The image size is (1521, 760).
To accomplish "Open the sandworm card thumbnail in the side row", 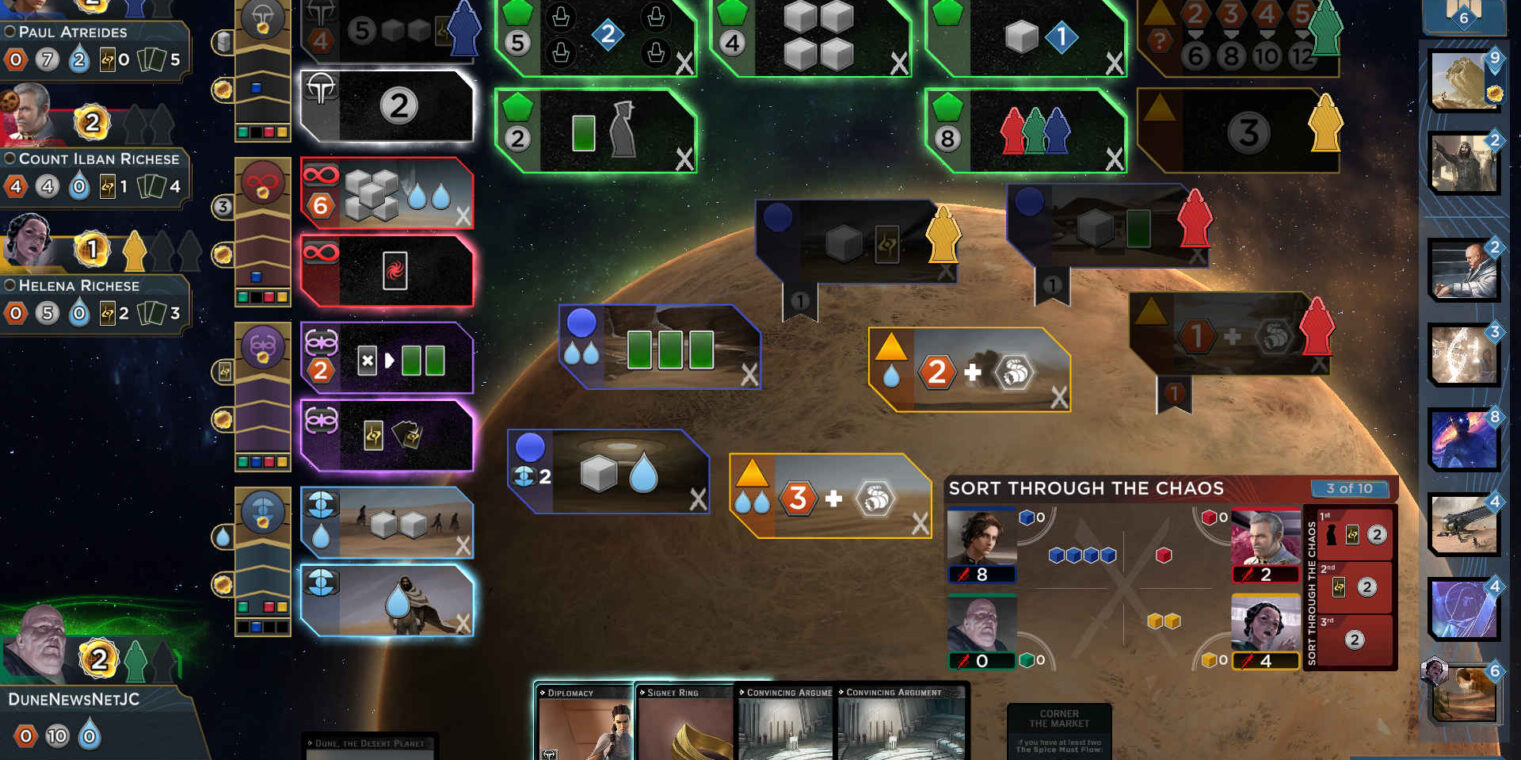I will click(1464, 80).
